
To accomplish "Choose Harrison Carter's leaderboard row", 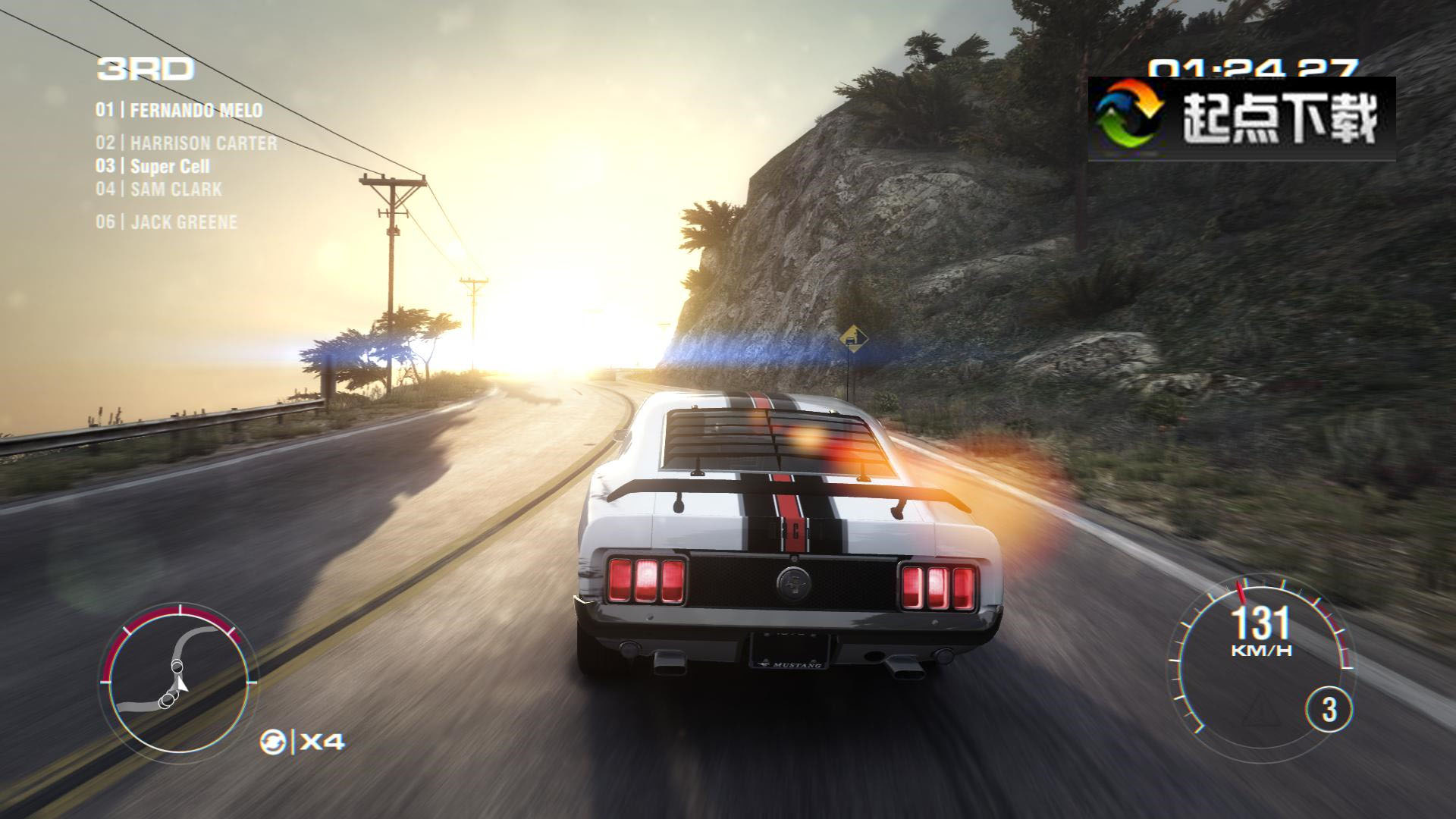I will (x=187, y=143).
